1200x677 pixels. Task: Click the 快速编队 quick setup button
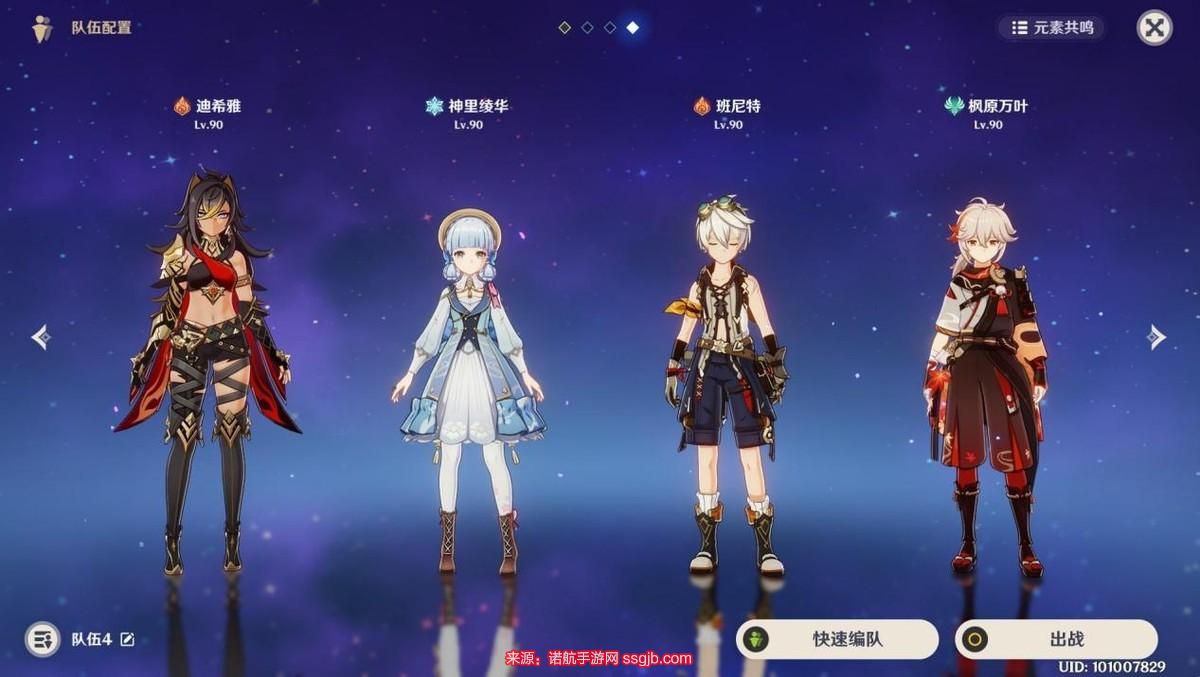tap(837, 639)
